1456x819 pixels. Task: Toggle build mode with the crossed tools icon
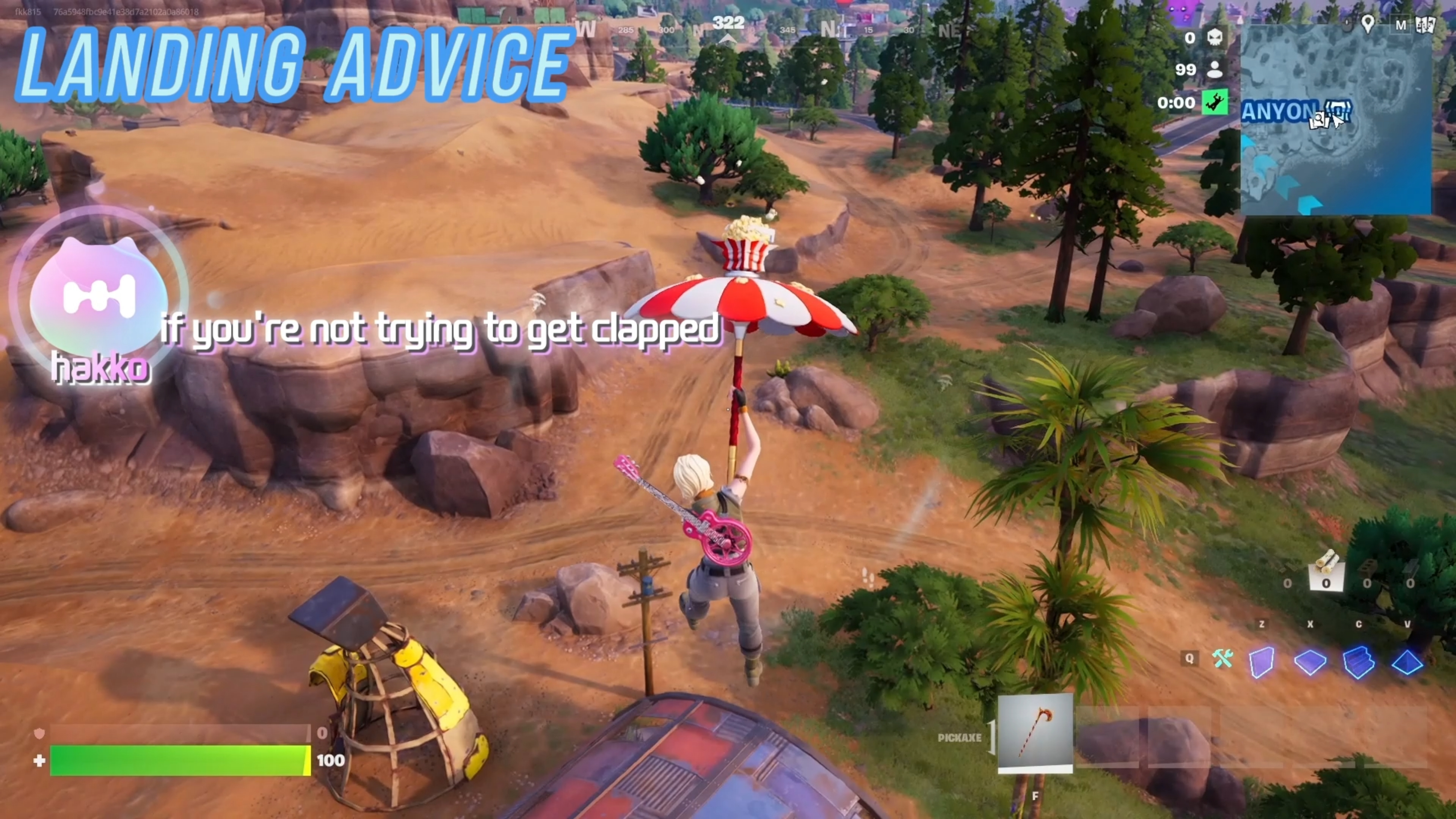(x=1222, y=659)
